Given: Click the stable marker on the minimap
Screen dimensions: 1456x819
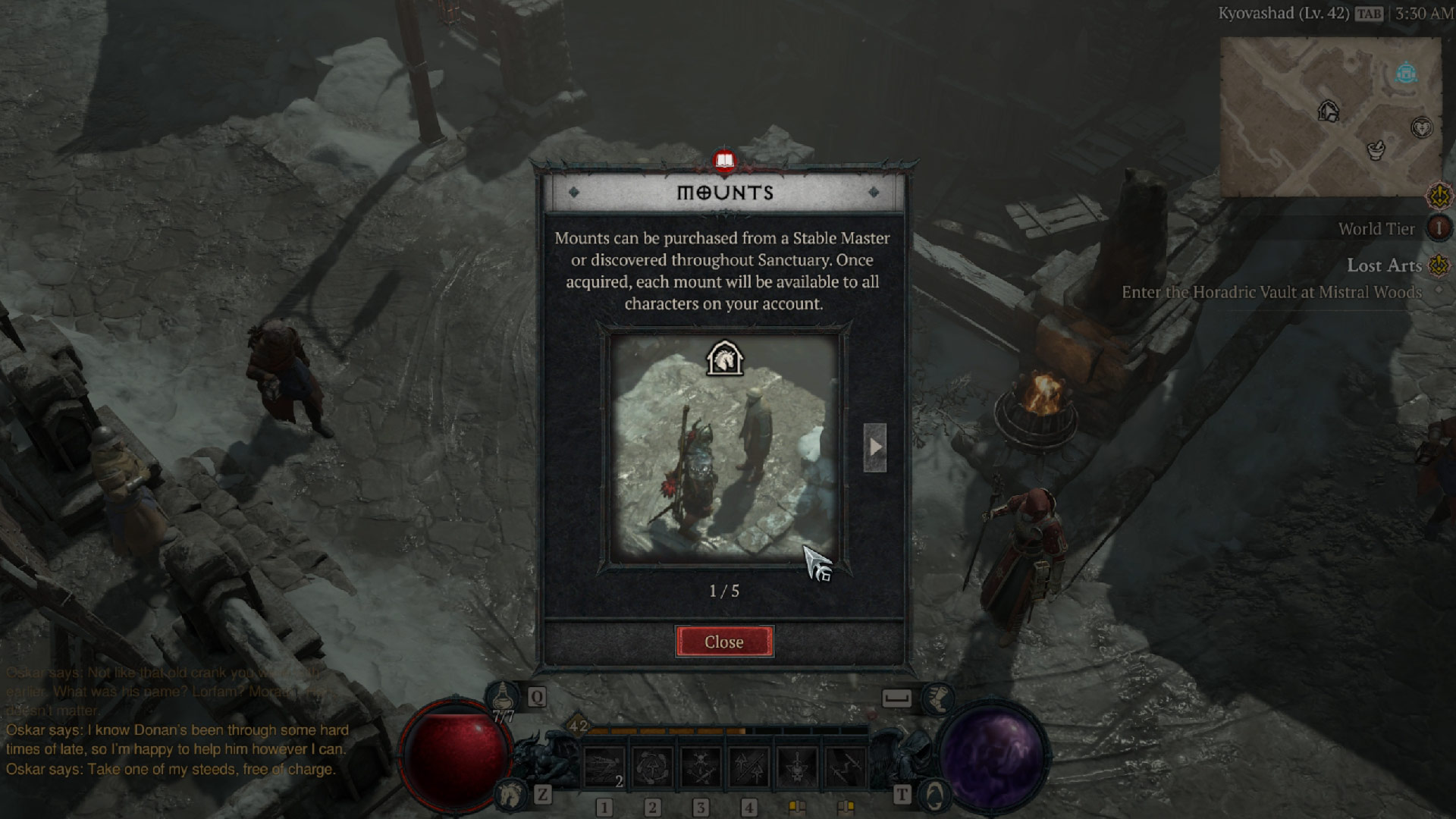Looking at the screenshot, I should pos(1328,111).
